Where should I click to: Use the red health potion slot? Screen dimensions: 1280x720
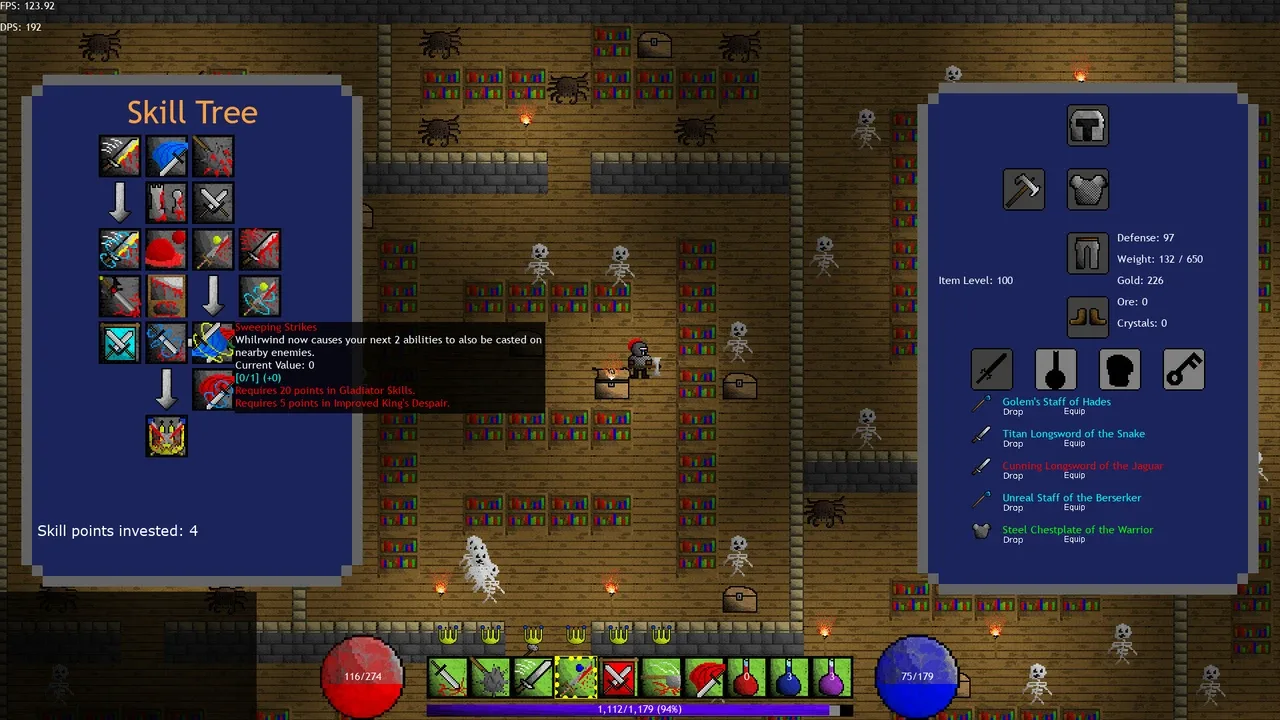745,677
